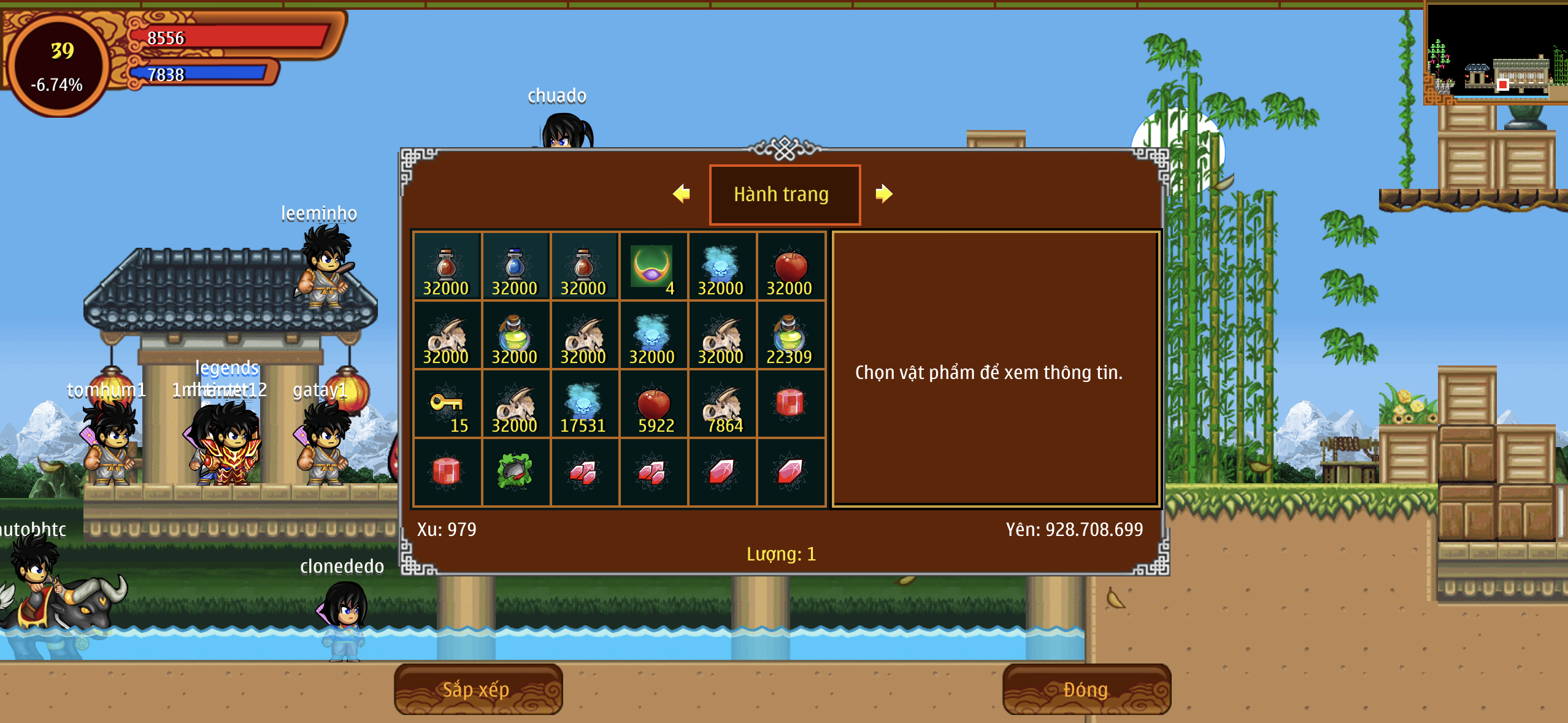Screen dimensions: 1568x723
Task: Select the Hành trang tab header
Action: coord(784,194)
